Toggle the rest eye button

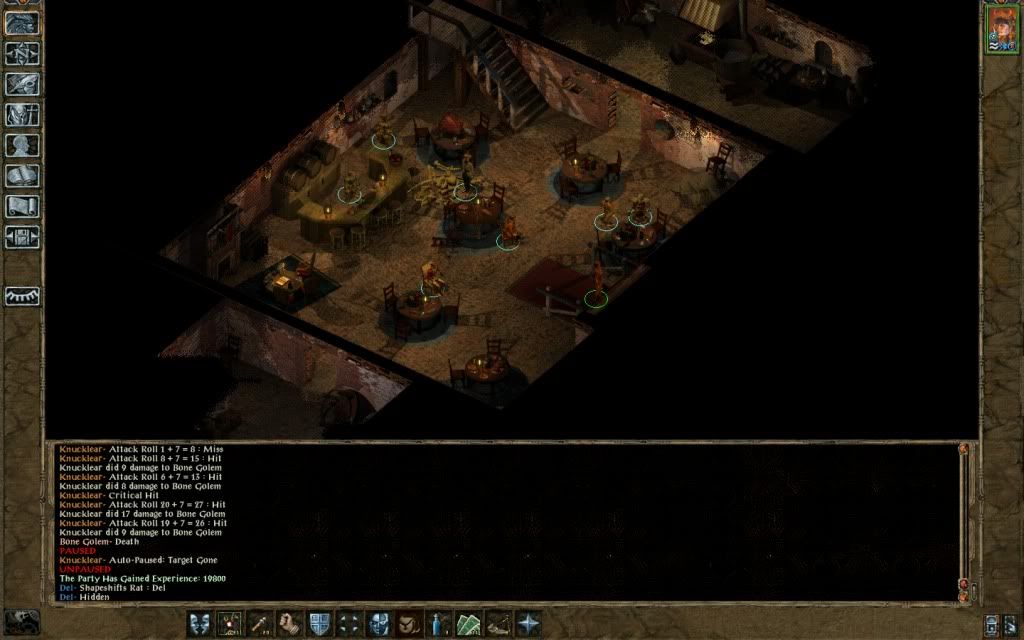(x=22, y=296)
